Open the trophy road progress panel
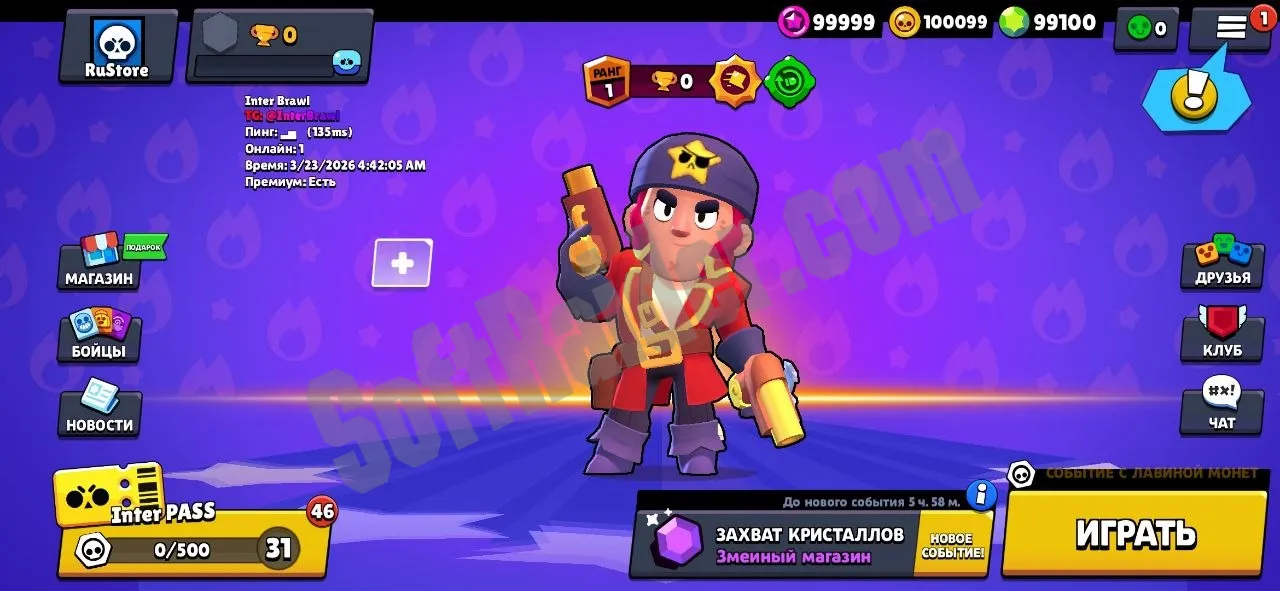 click(x=279, y=47)
